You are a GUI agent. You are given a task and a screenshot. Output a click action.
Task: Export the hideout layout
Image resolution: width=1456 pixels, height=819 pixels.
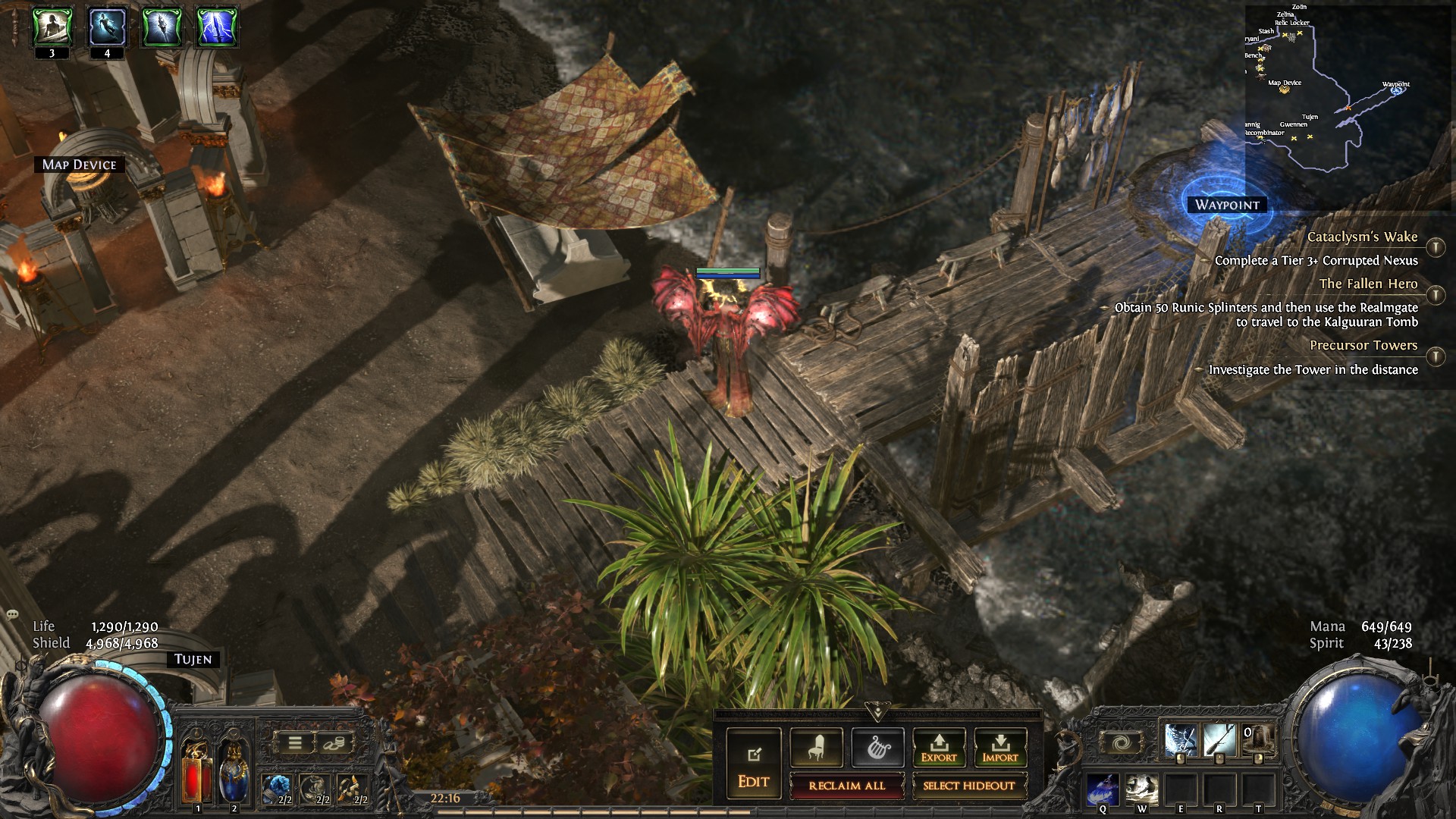(x=938, y=748)
